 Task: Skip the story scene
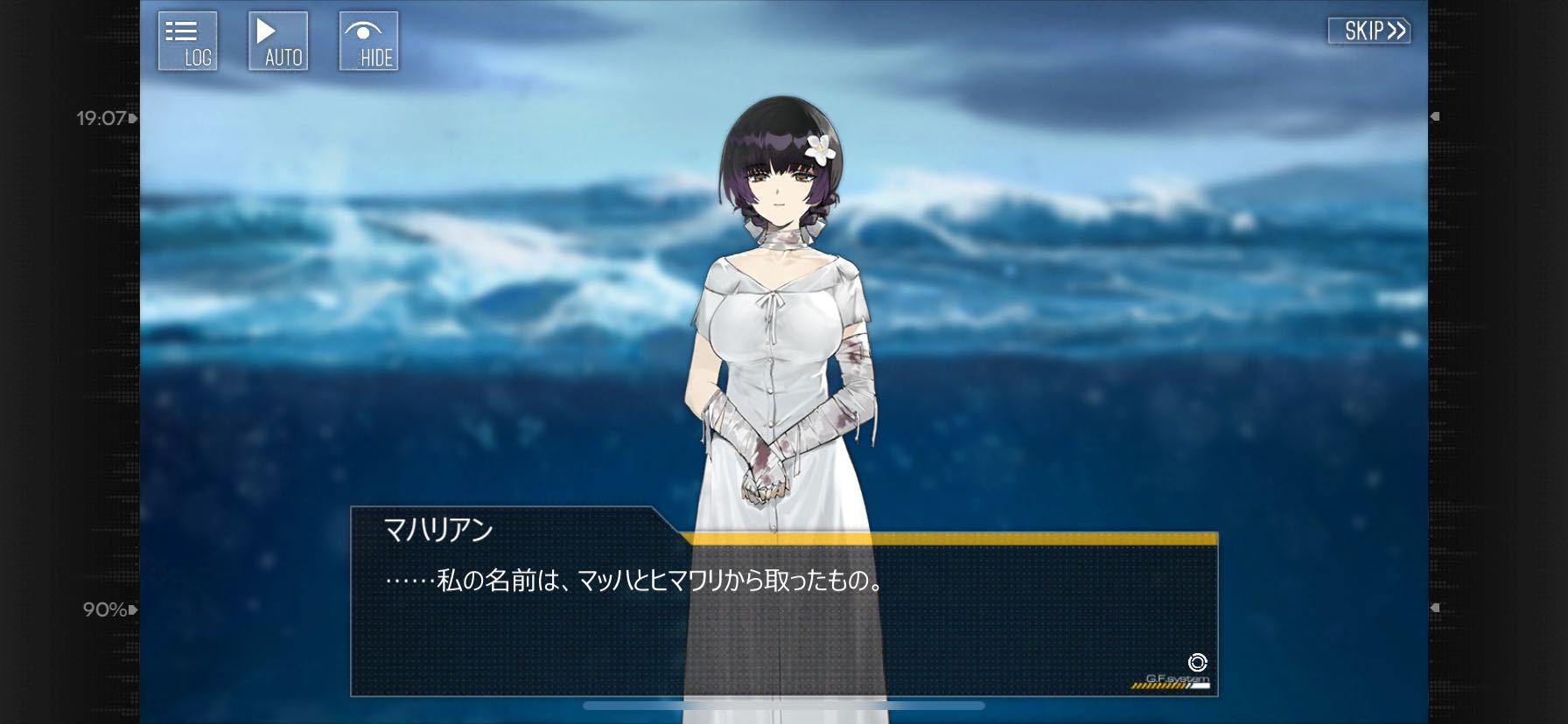click(1369, 31)
